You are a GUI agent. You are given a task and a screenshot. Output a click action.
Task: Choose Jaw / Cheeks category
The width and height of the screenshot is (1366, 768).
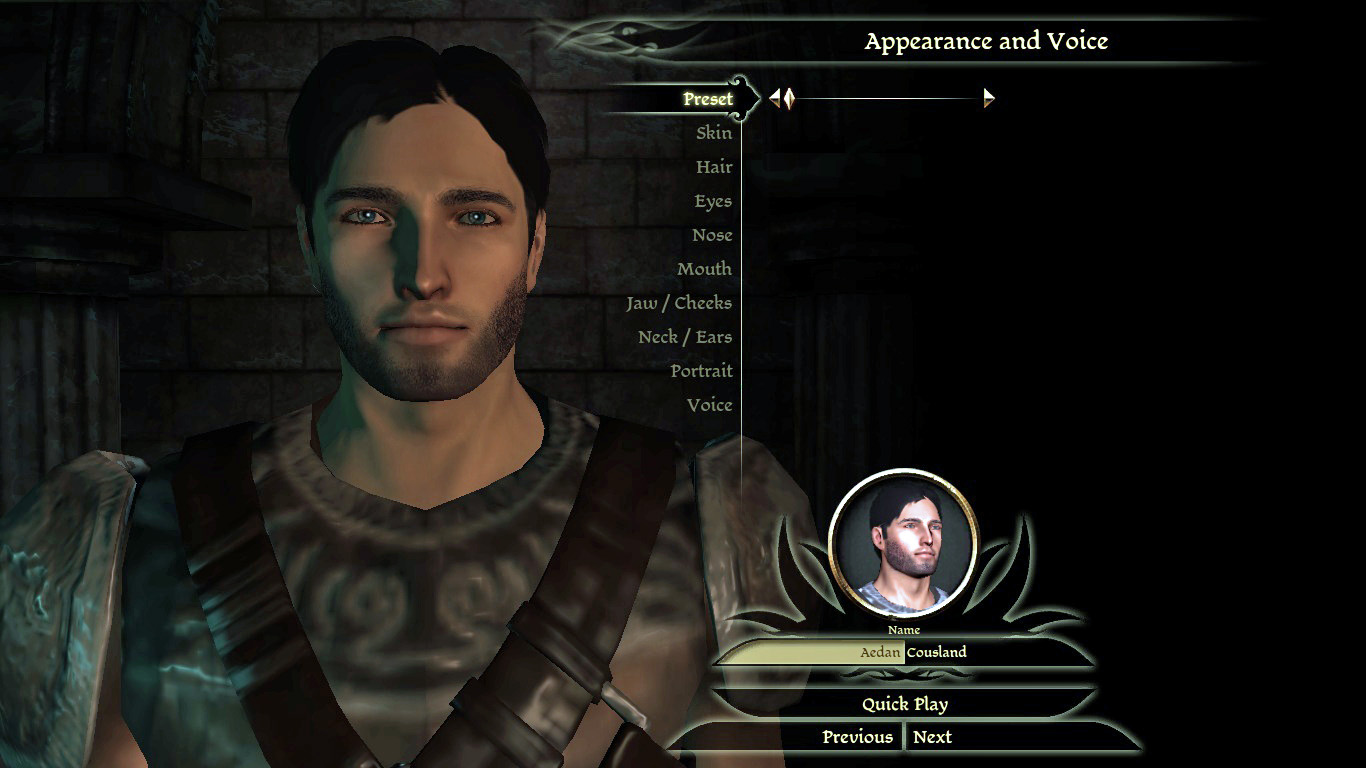point(679,303)
